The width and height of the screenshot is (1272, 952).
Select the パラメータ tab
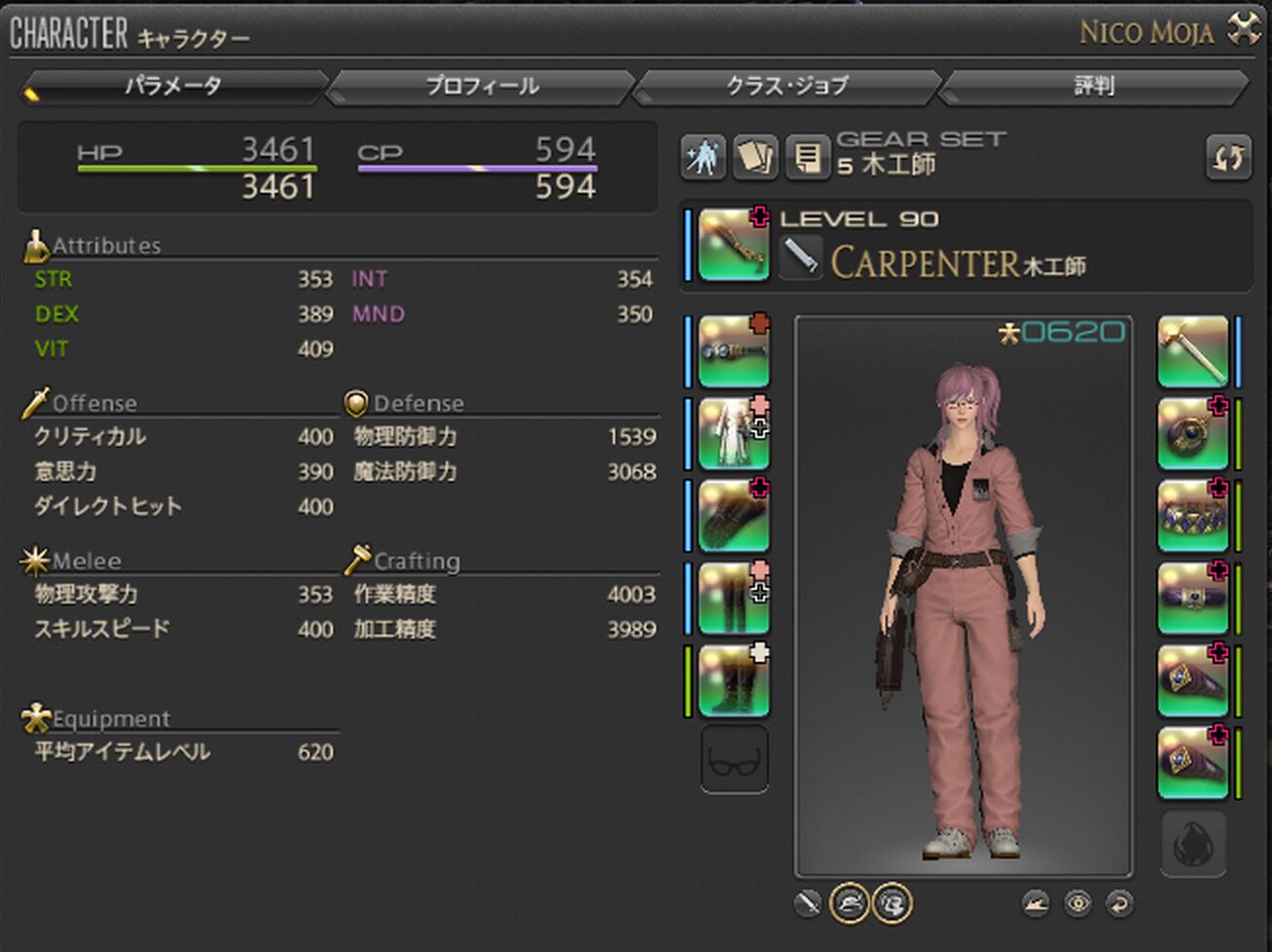[x=173, y=87]
